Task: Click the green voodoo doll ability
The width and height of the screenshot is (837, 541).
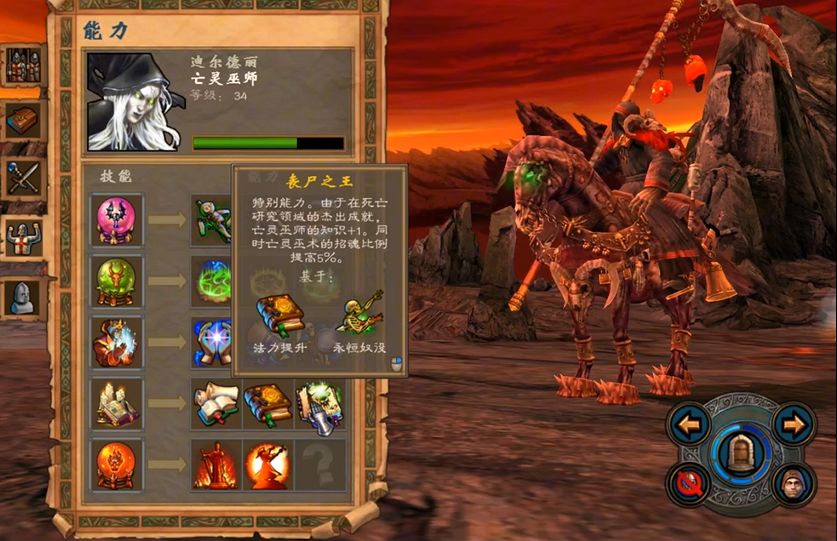Action: [x=214, y=220]
